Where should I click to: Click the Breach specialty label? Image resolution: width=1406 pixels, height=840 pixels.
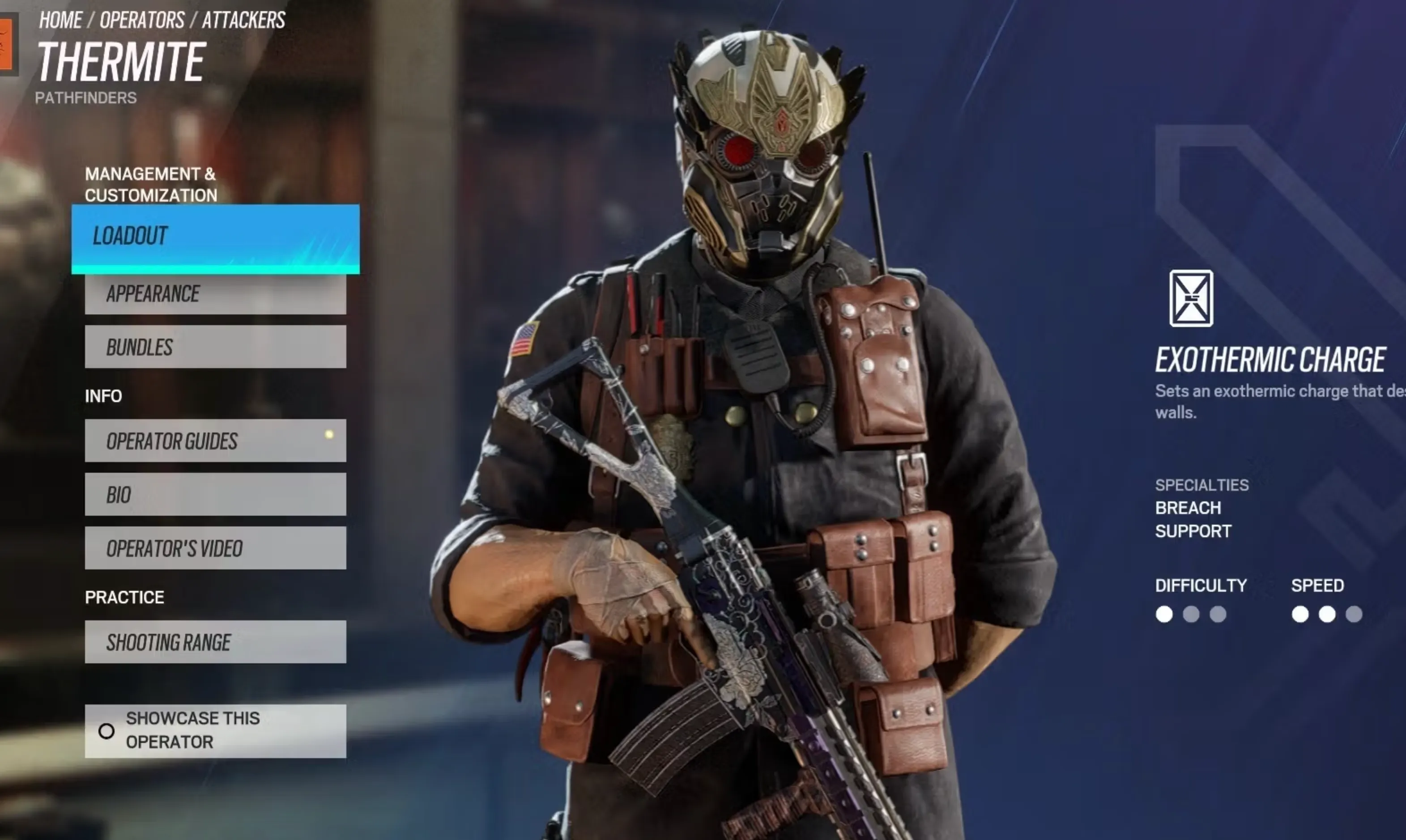[1188, 508]
